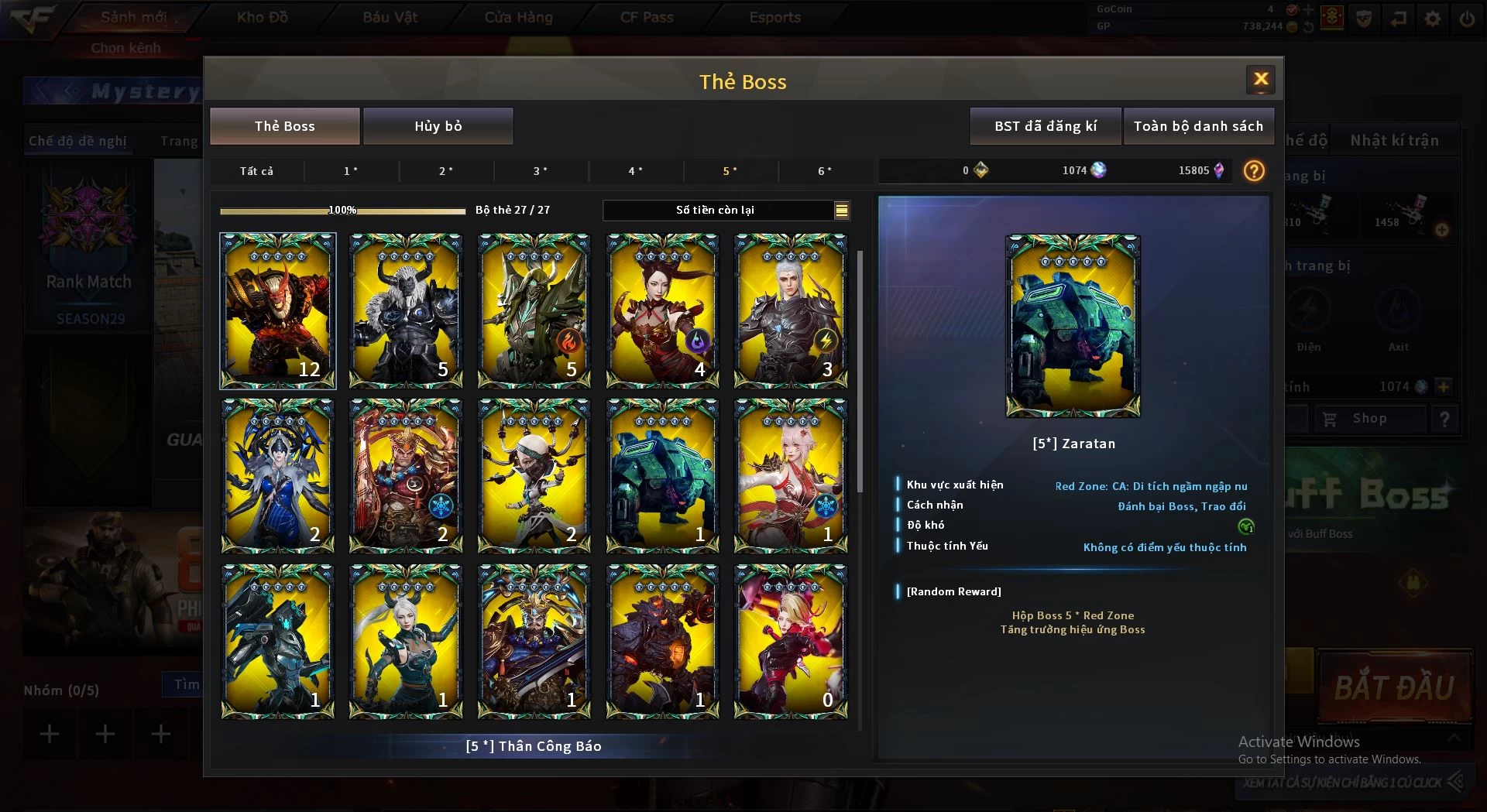This screenshot has height=812, width=1487.
Task: Show Toàn bộ danh sách
Action: 1198,126
